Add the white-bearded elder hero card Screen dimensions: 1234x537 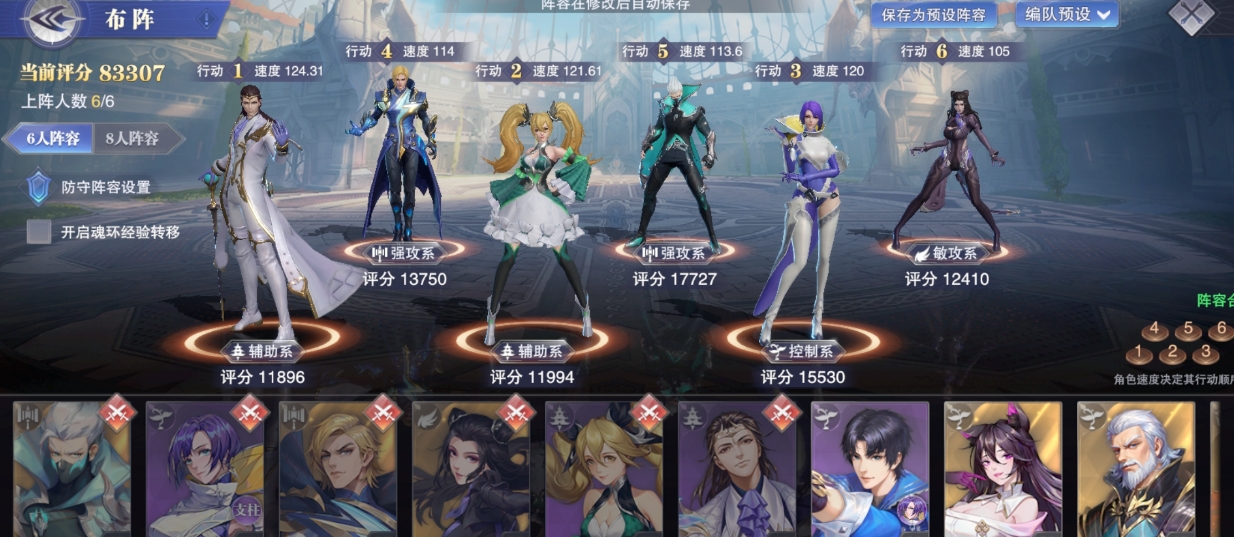1136,469
